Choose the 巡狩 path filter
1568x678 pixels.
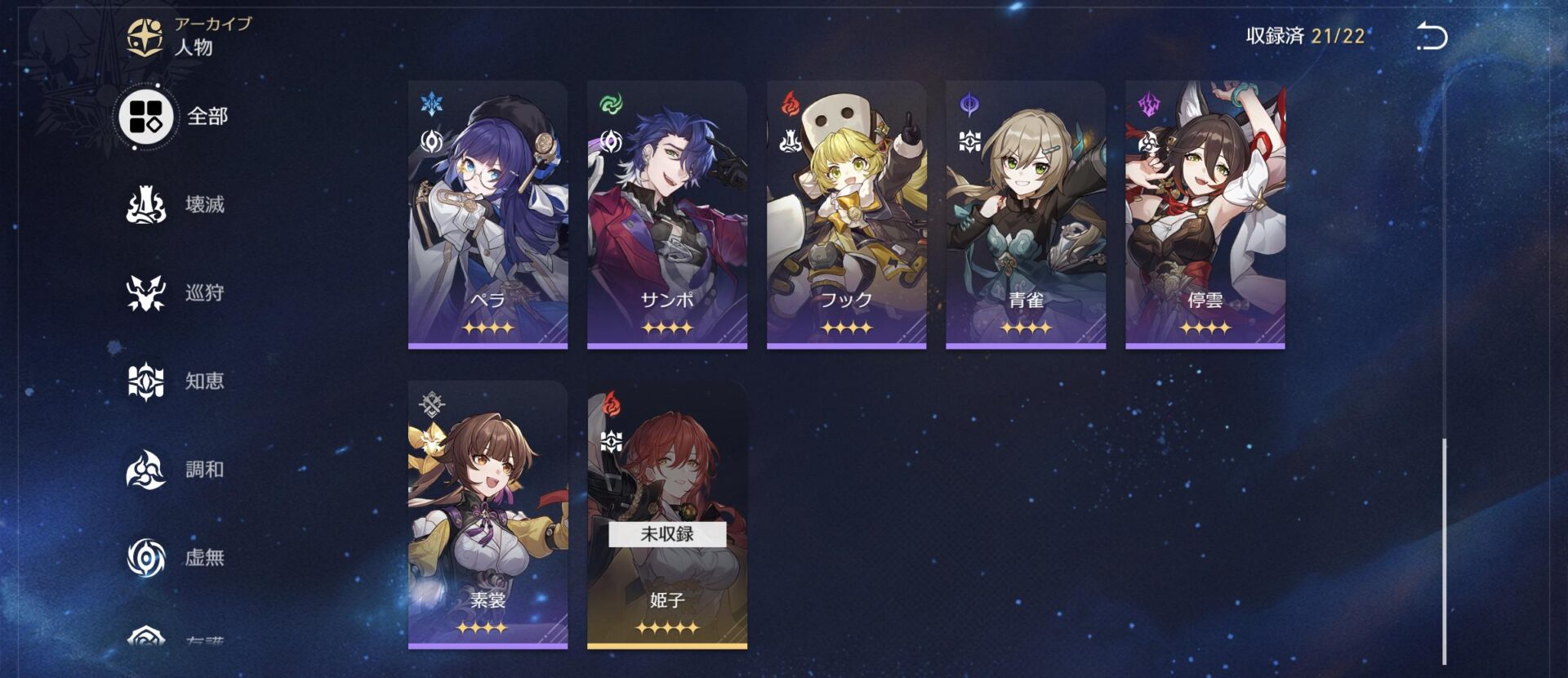[175, 292]
